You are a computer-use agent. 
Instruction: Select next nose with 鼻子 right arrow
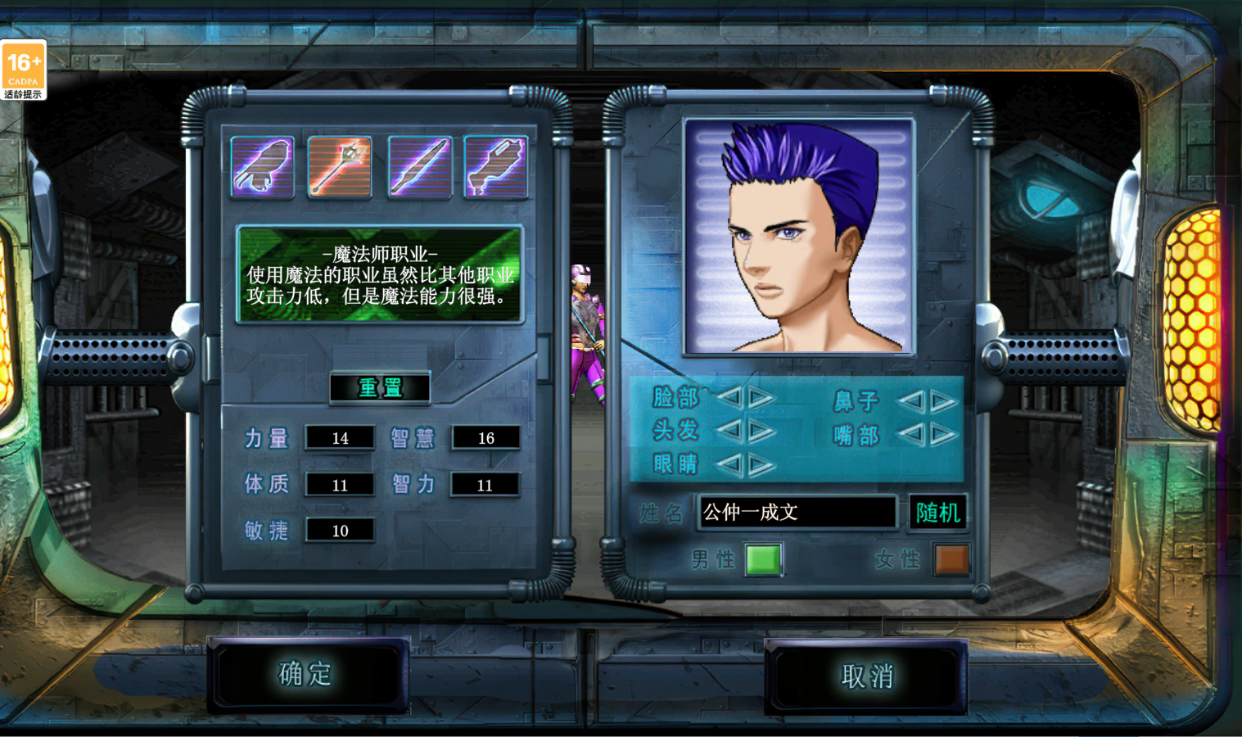pyautogui.click(x=943, y=401)
